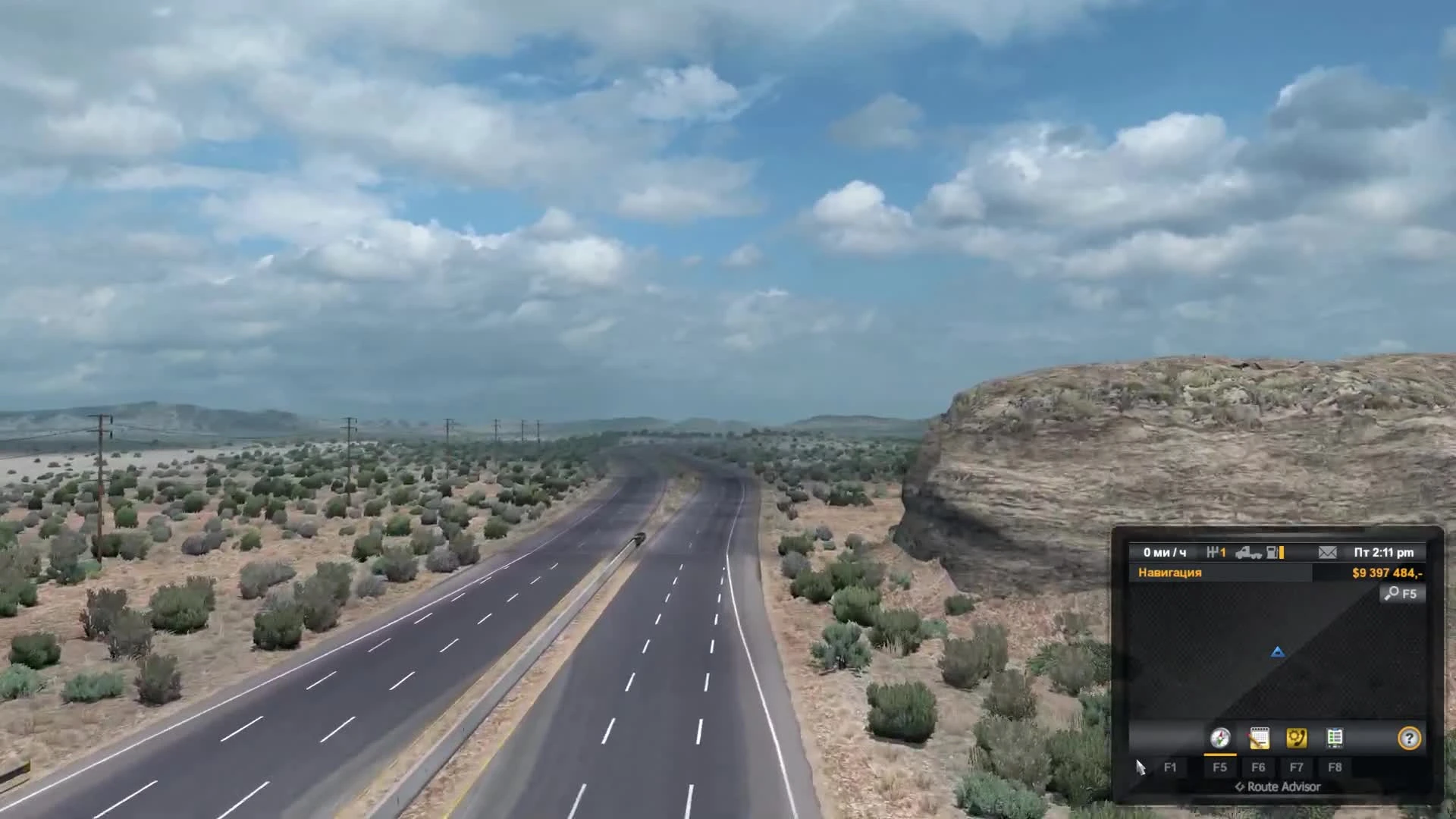This screenshot has width=1456, height=819.
Task: Open the job notepad icon
Action: click(1260, 738)
